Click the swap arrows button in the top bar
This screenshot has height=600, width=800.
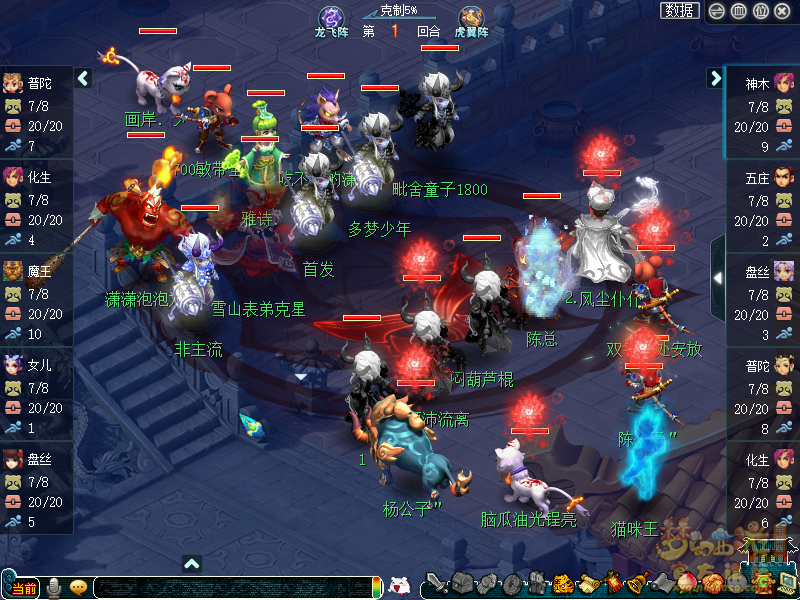click(x=715, y=11)
